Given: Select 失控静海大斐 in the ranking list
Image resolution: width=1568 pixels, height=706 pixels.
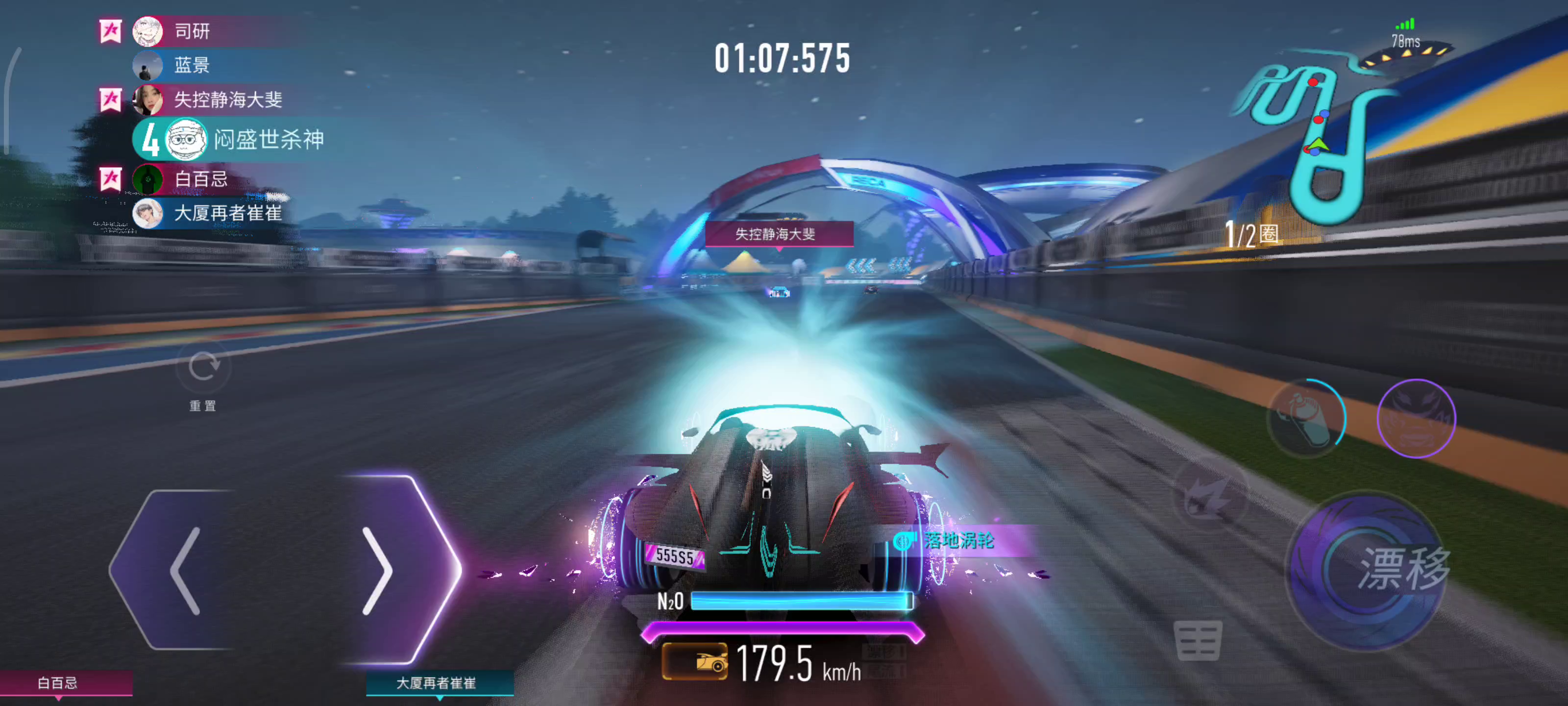Looking at the screenshot, I should pos(228,100).
